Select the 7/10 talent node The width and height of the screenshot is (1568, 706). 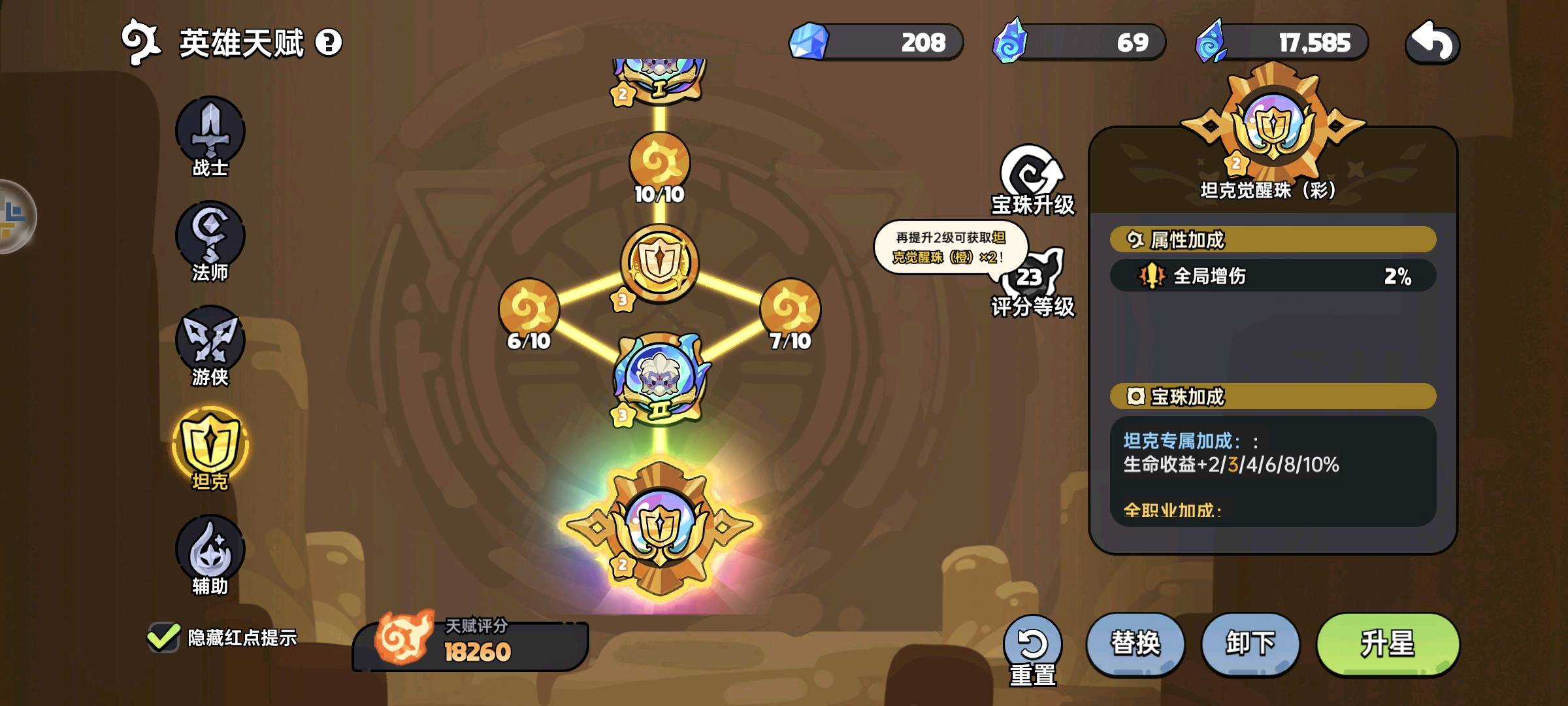(791, 310)
